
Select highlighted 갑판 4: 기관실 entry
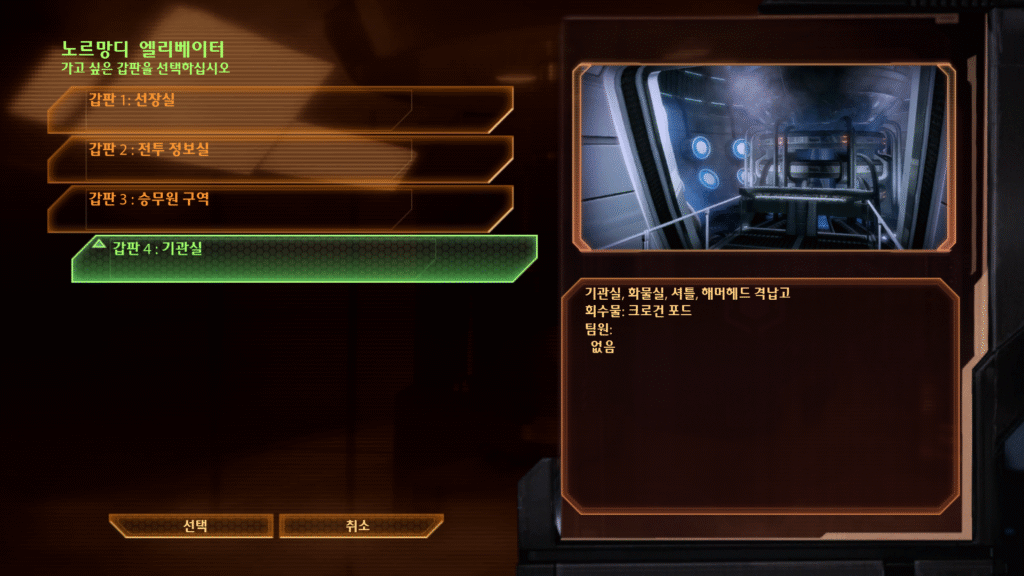click(304, 258)
